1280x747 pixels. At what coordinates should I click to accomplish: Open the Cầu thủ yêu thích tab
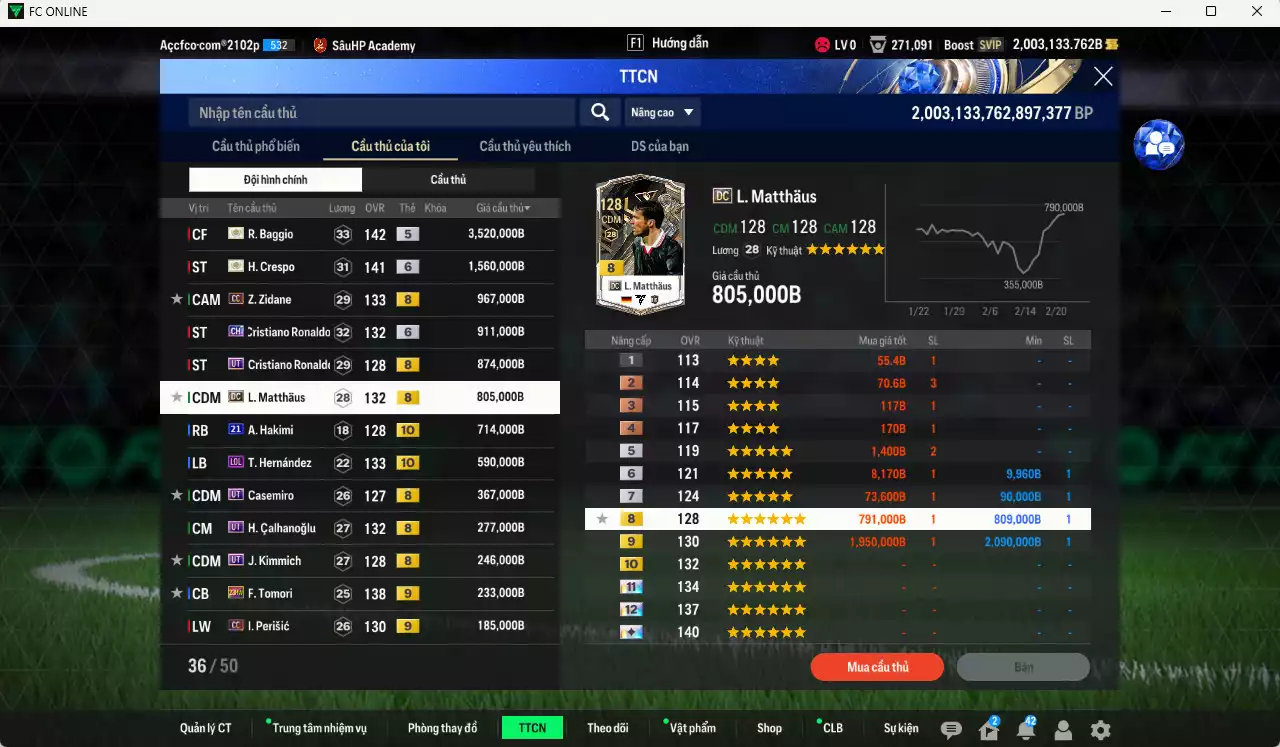pyautogui.click(x=525, y=146)
